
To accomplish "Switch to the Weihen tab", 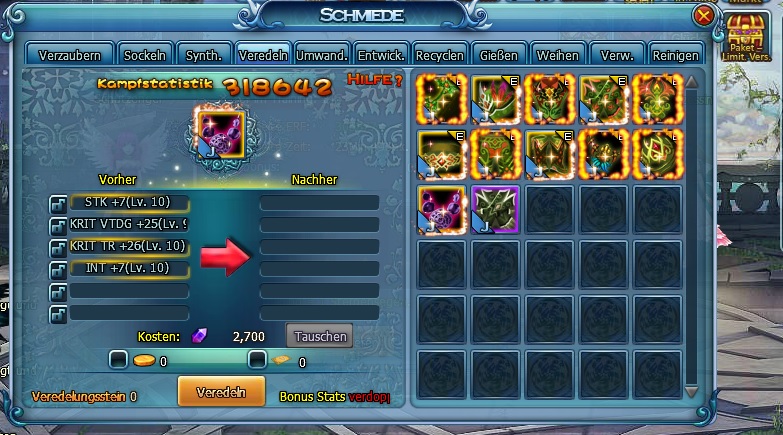I will [x=557, y=55].
